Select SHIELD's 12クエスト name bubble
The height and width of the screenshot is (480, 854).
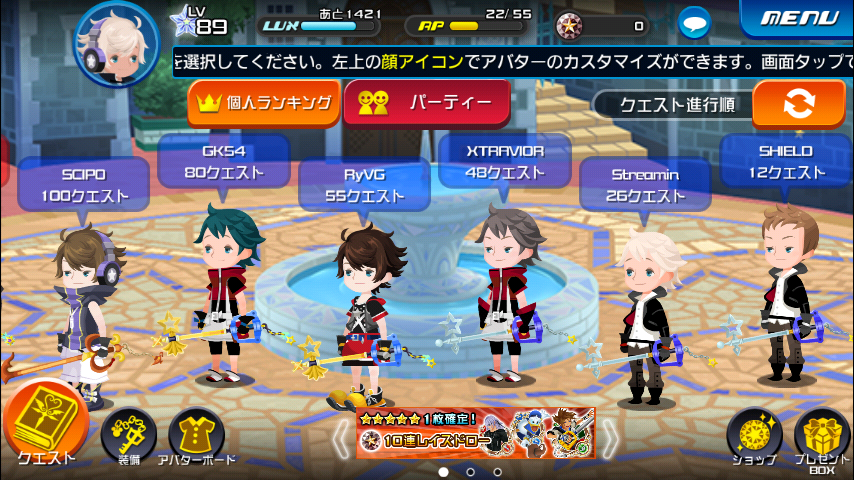click(x=786, y=162)
